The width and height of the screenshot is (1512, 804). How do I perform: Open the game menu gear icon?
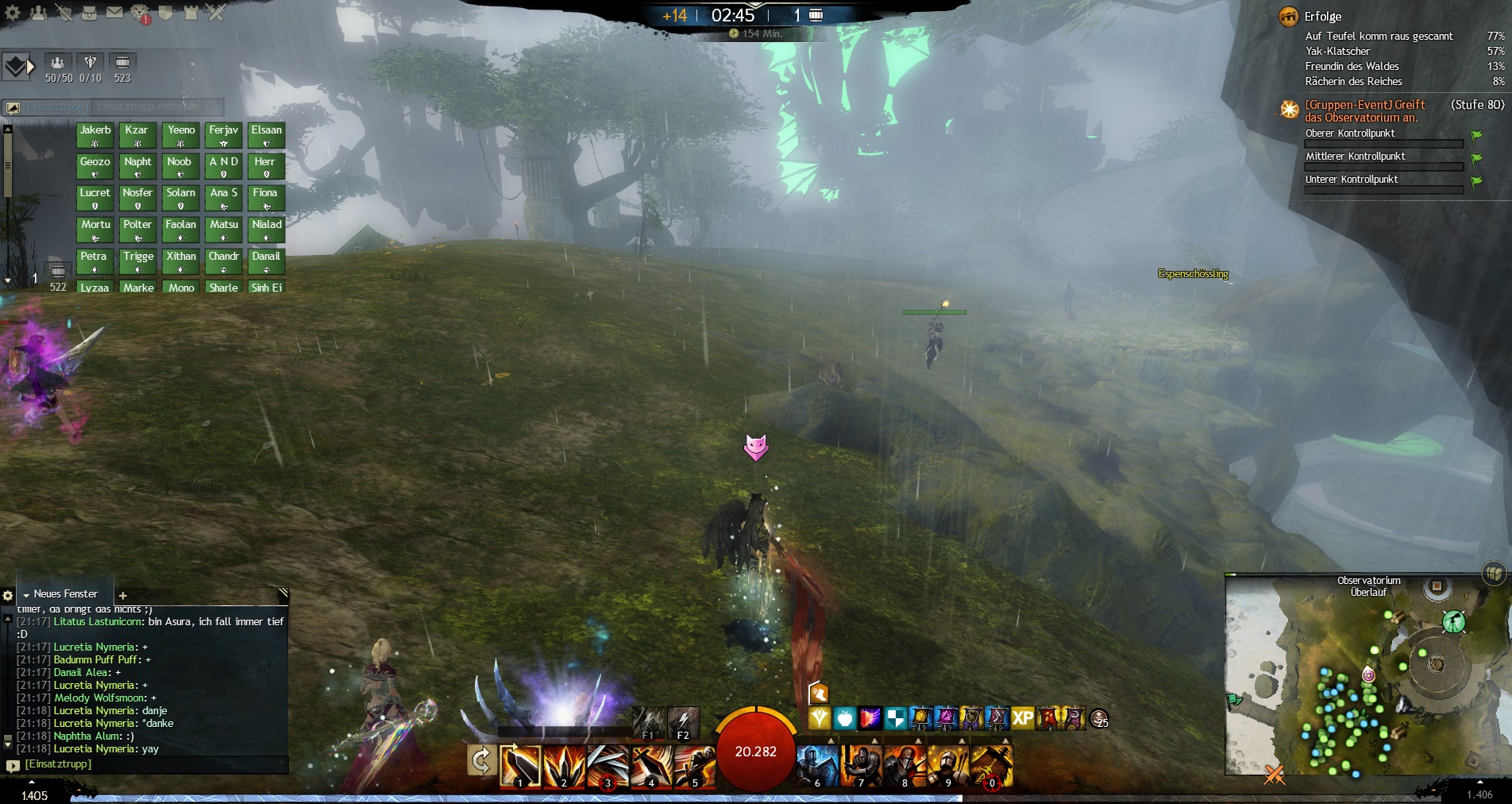[13, 13]
